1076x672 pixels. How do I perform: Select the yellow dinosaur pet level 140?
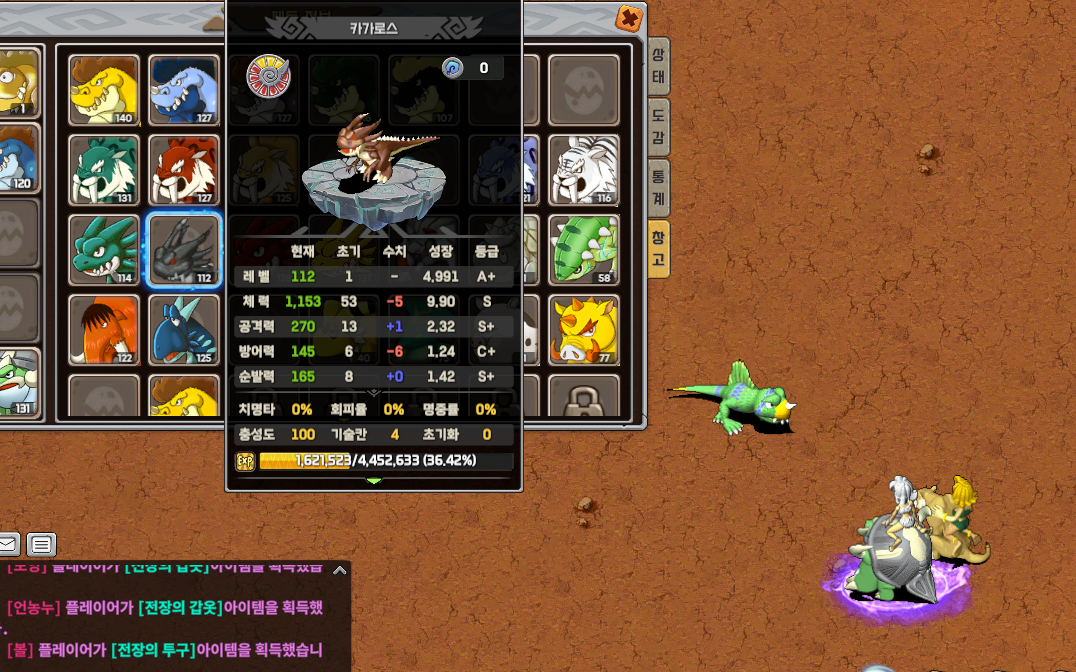coord(104,90)
